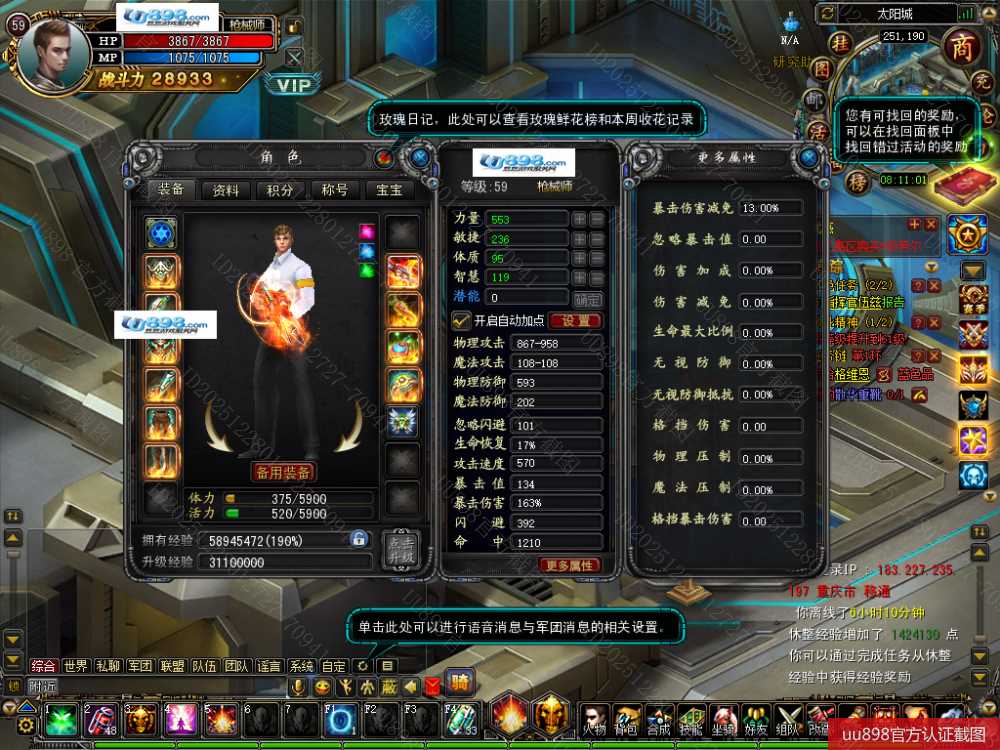This screenshot has height=750, width=1000.
Task: Select the 军团 legion chat tab
Action: click(x=139, y=666)
